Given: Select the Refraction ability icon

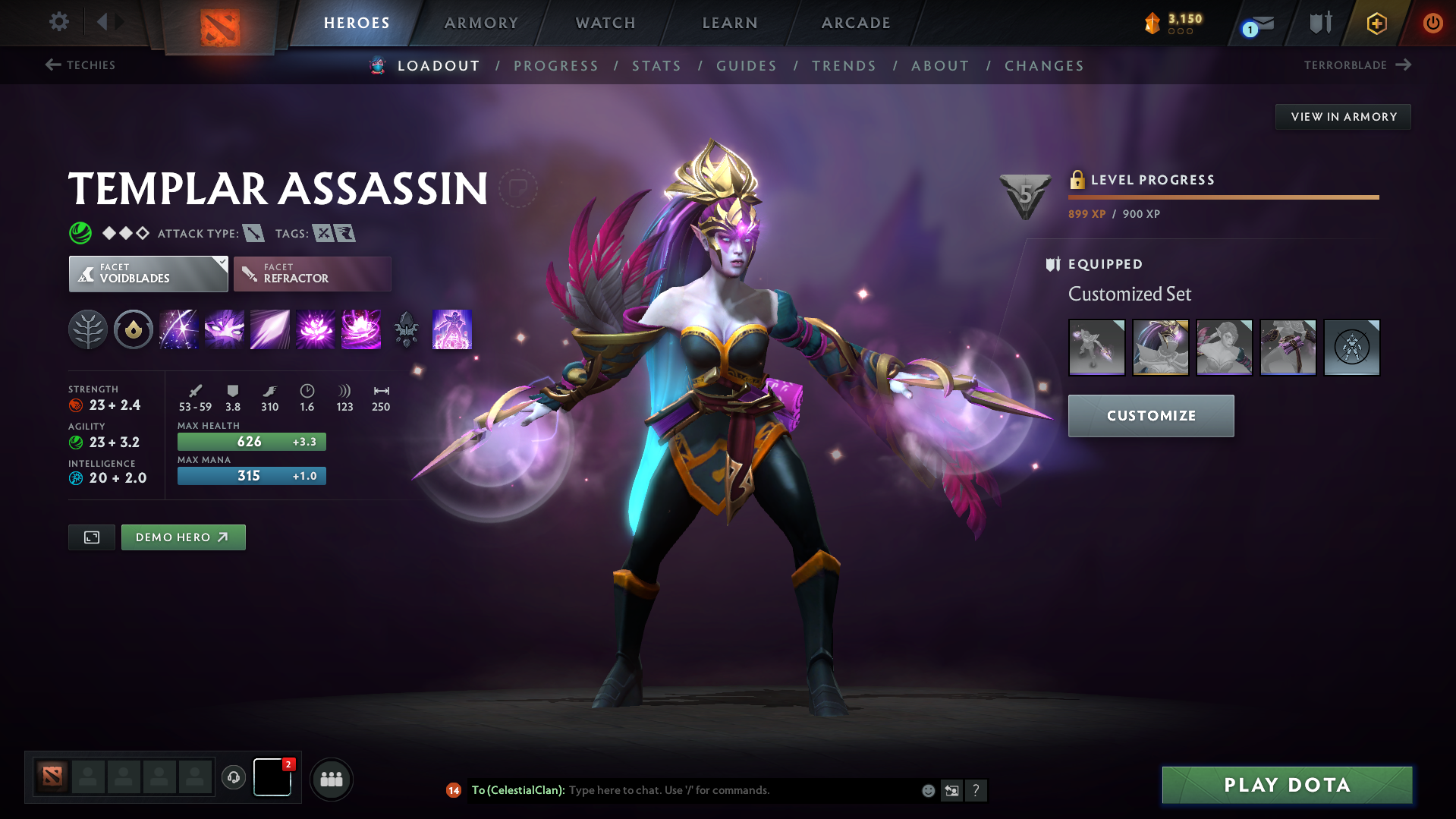Looking at the screenshot, I should 178,329.
